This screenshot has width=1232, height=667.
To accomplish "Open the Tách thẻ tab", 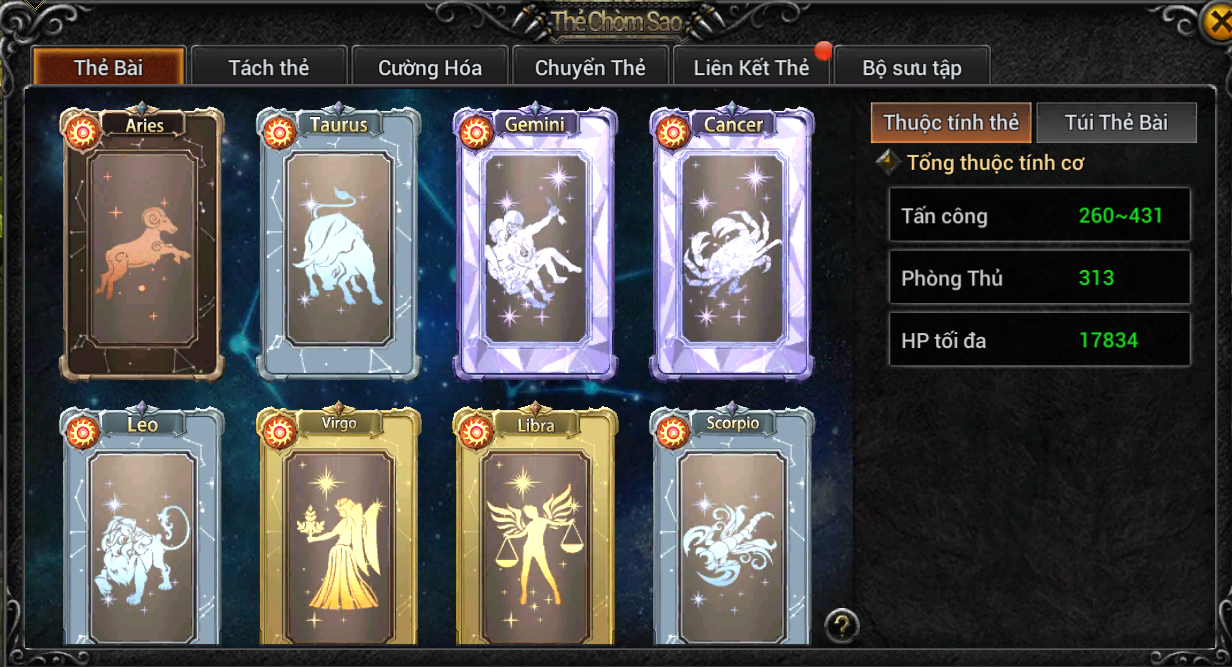I will pyautogui.click(x=268, y=68).
